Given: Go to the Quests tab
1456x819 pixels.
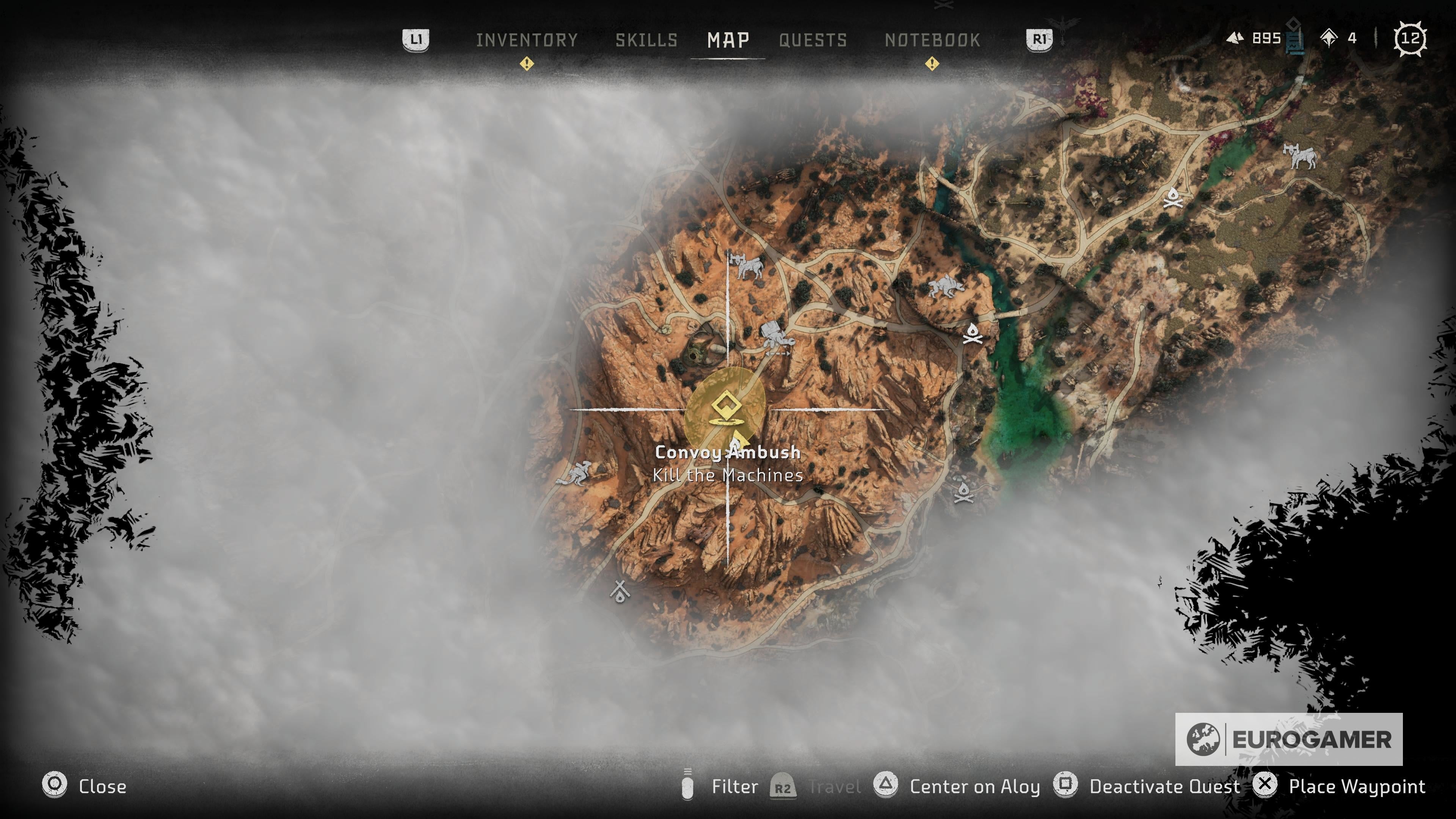Looking at the screenshot, I should coord(813,40).
